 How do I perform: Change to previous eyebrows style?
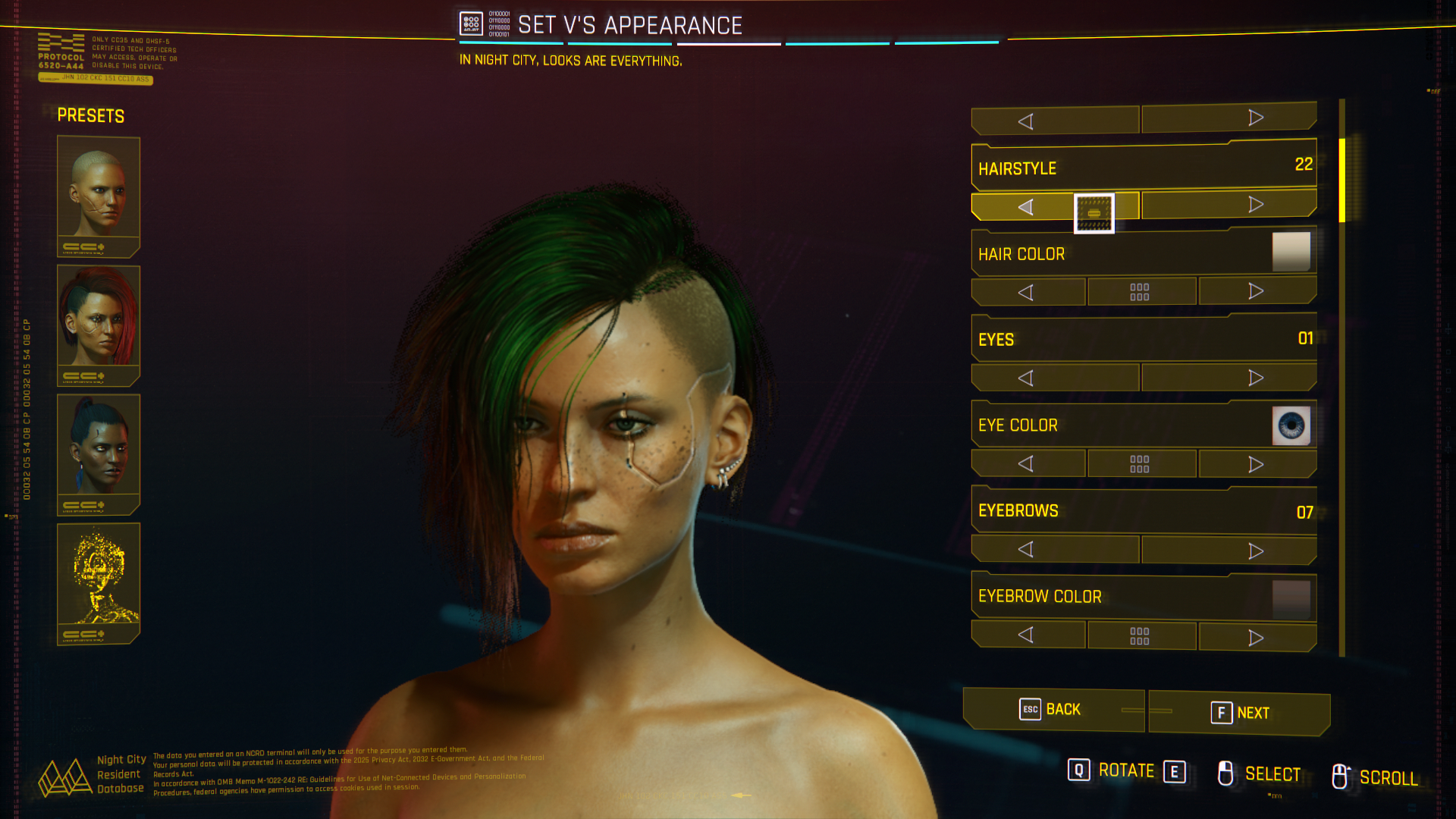[x=1026, y=549]
